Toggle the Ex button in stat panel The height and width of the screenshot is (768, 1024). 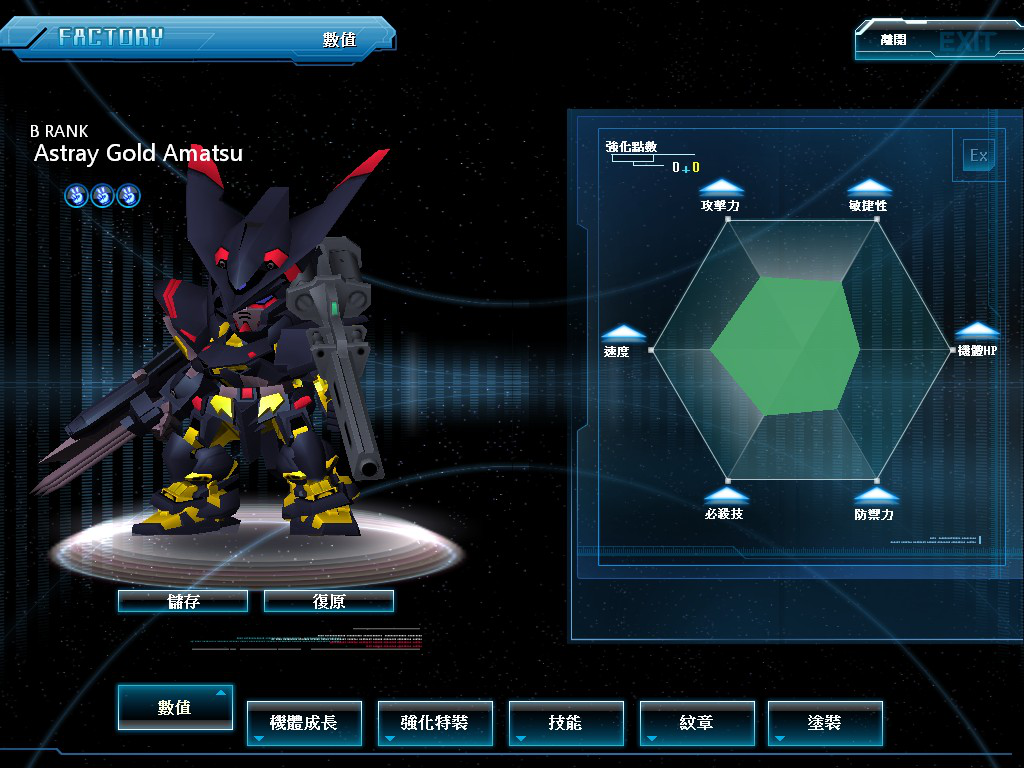(x=978, y=155)
